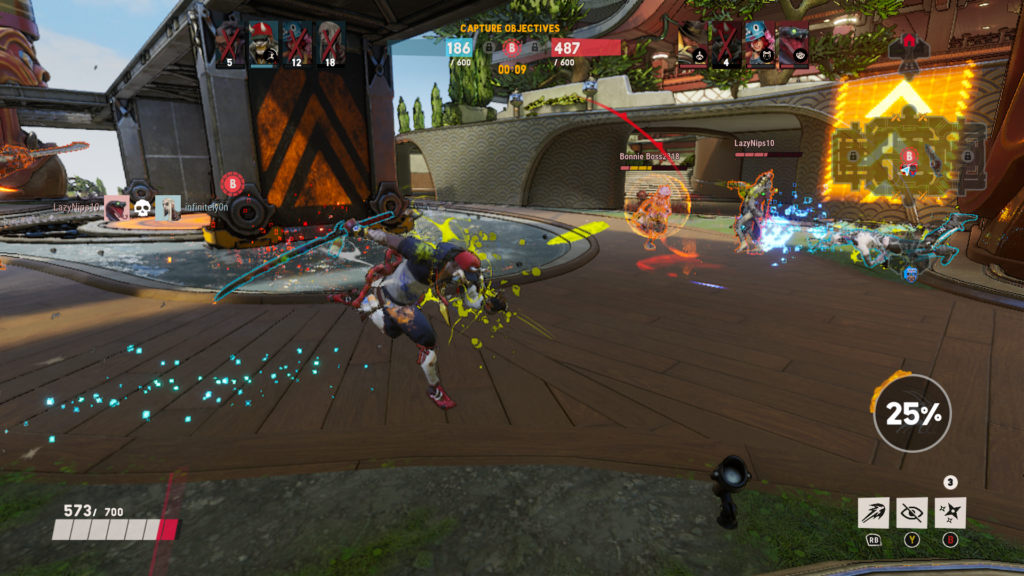Activate the dash strike ability icon

coord(872,513)
